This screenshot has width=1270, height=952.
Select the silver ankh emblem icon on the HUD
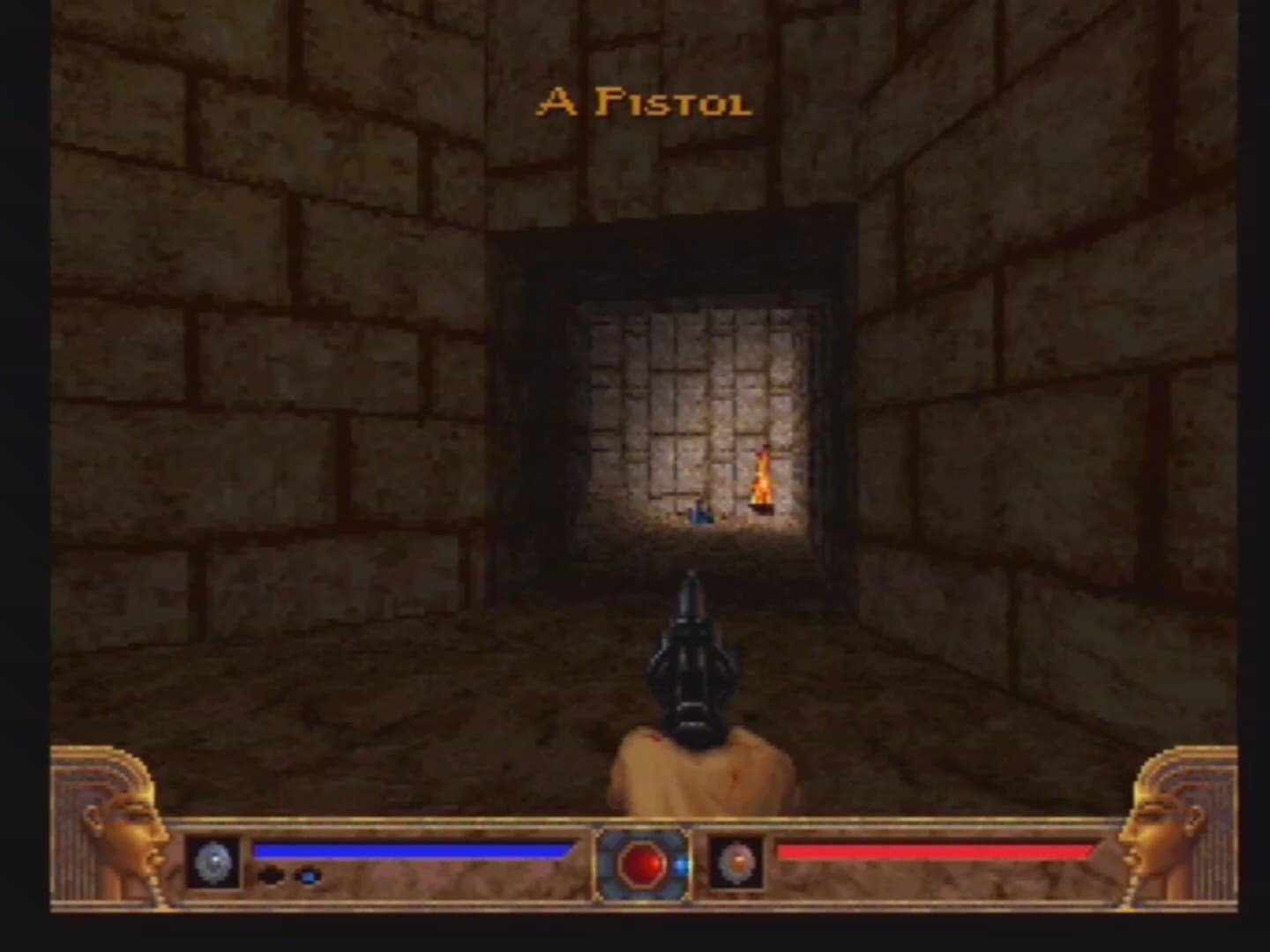(214, 860)
